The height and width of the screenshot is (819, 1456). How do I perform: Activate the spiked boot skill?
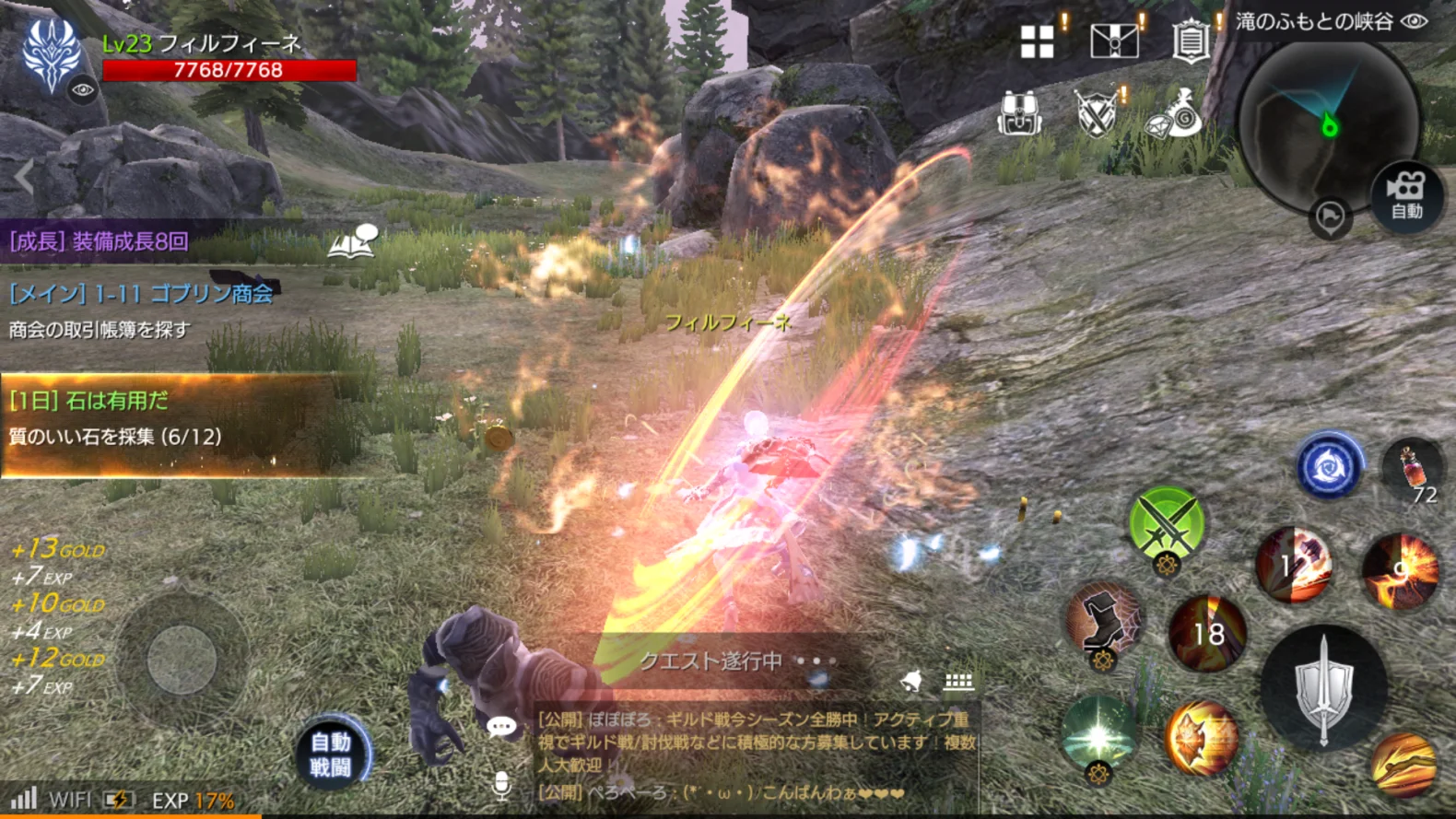pos(1104,621)
